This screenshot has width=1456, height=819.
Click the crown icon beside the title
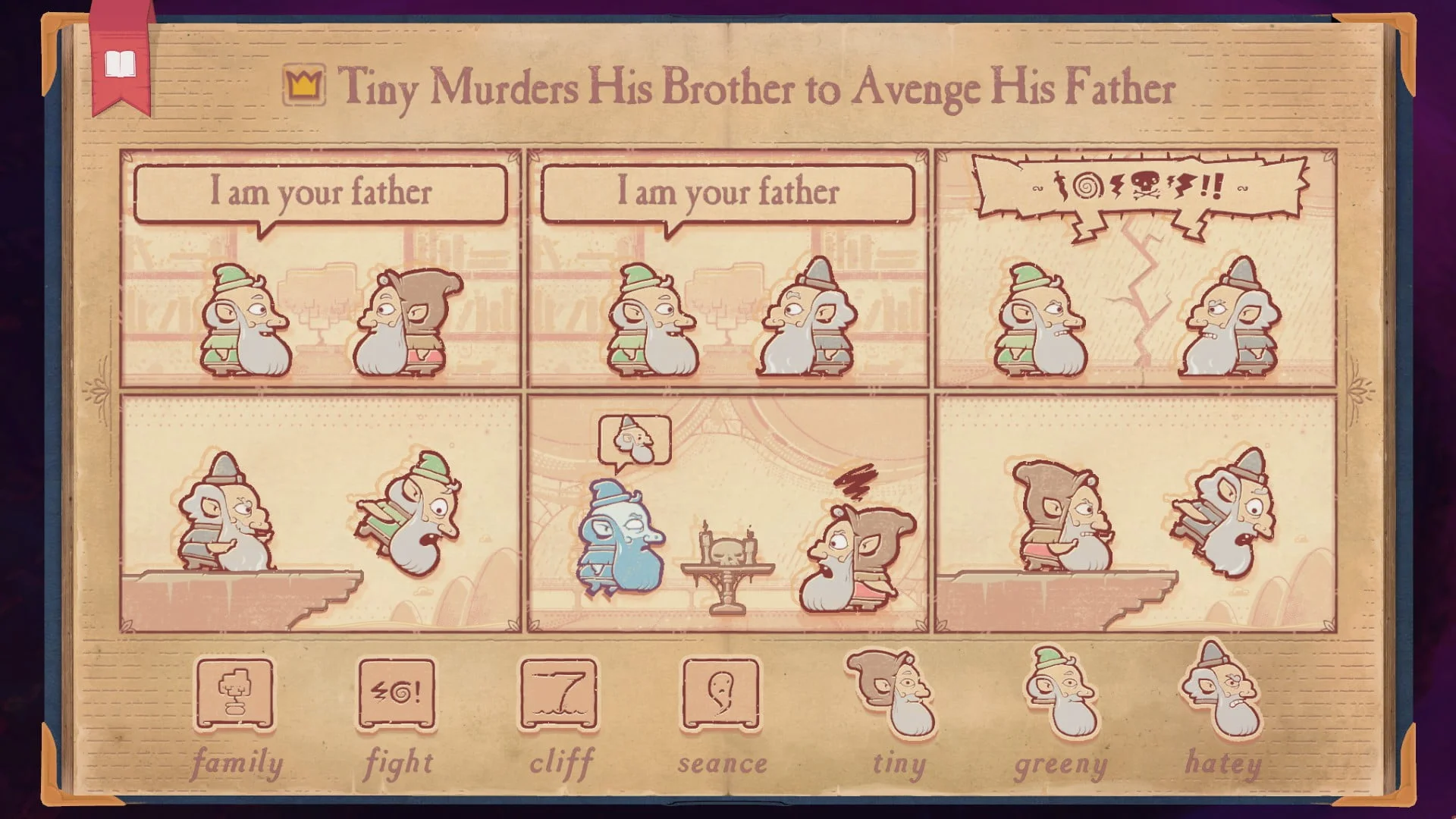point(303,83)
